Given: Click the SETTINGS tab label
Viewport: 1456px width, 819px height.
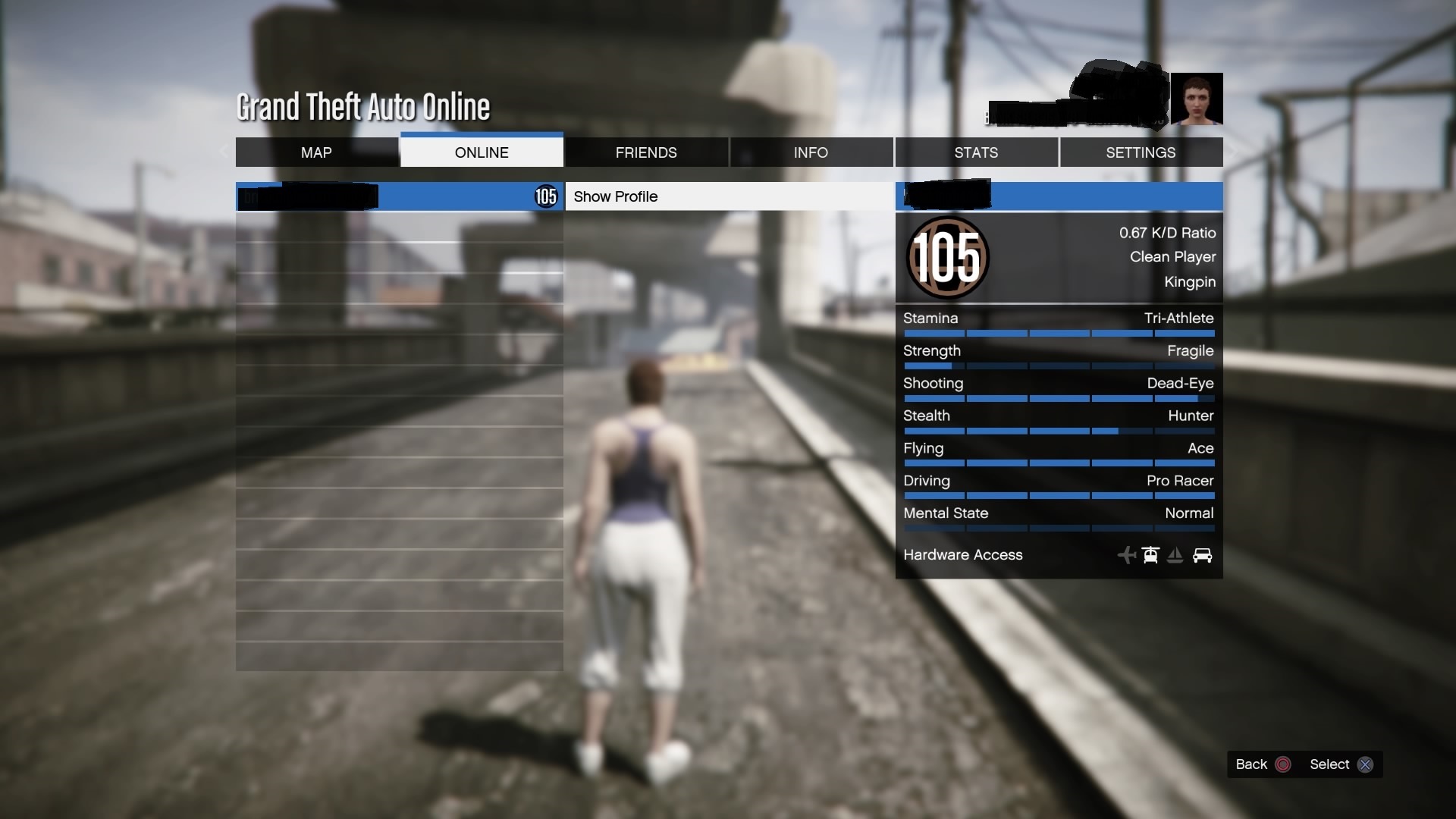Looking at the screenshot, I should tap(1141, 152).
